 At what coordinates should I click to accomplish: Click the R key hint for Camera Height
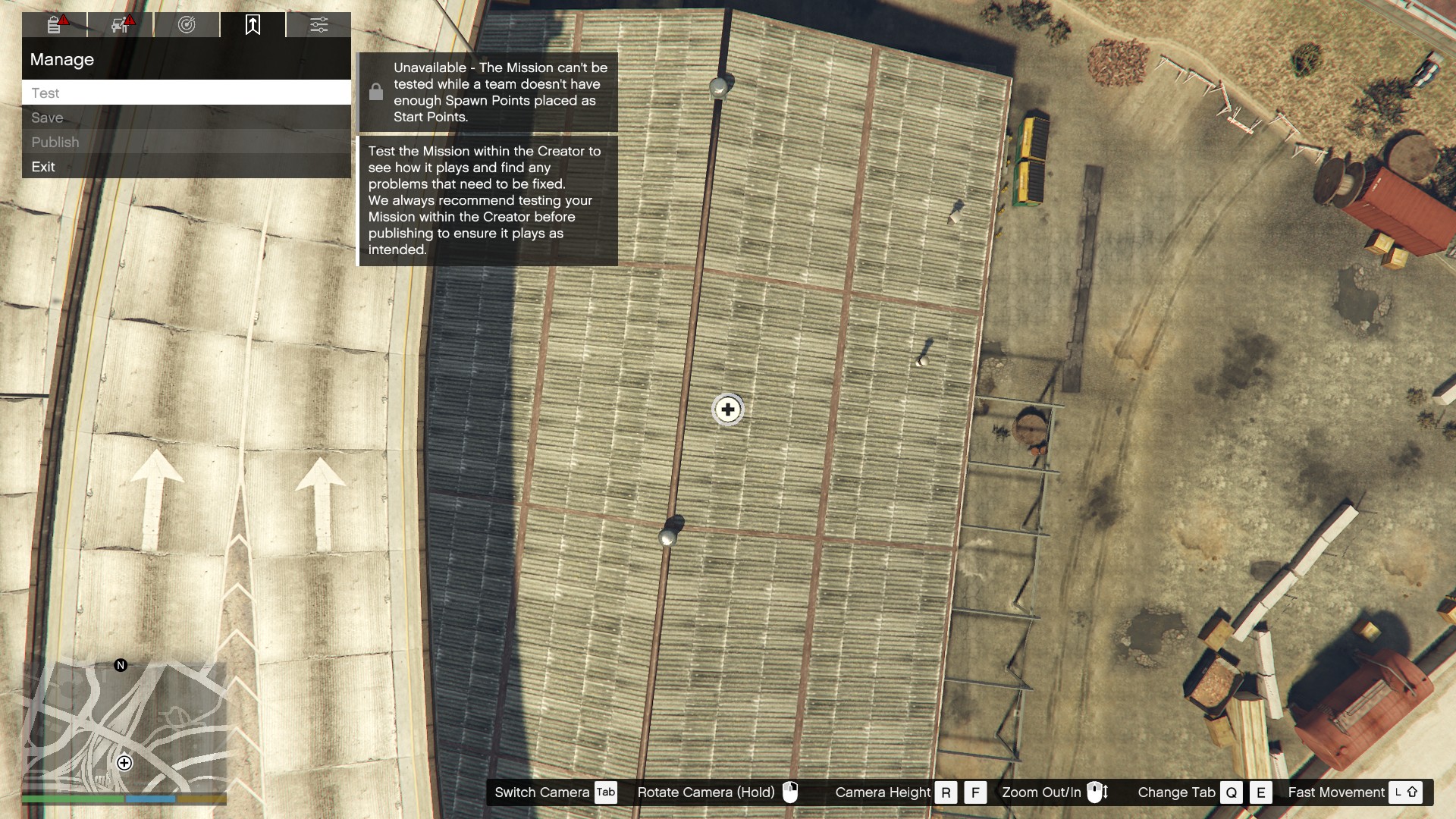click(x=946, y=792)
